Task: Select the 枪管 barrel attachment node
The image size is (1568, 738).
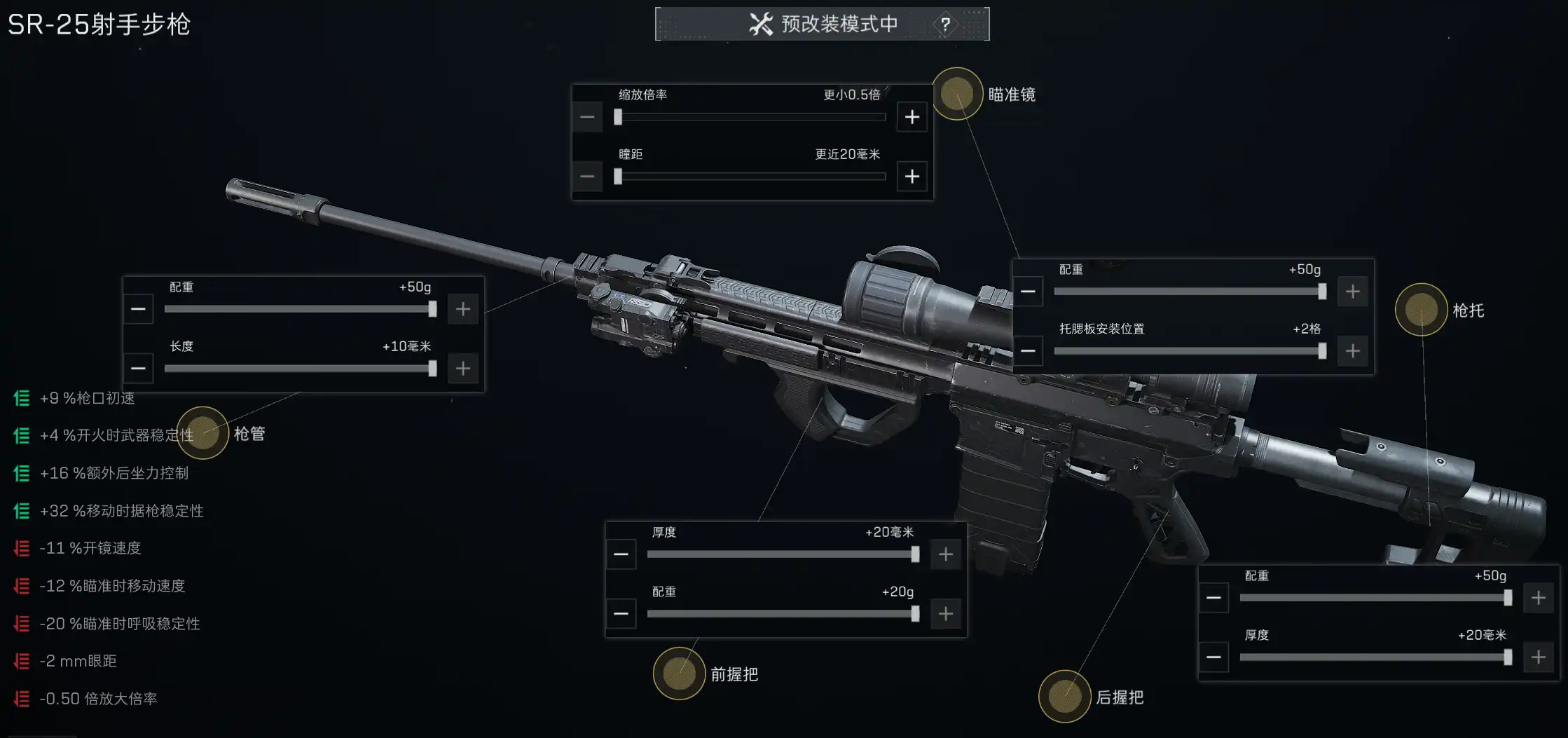Action: 202,433
